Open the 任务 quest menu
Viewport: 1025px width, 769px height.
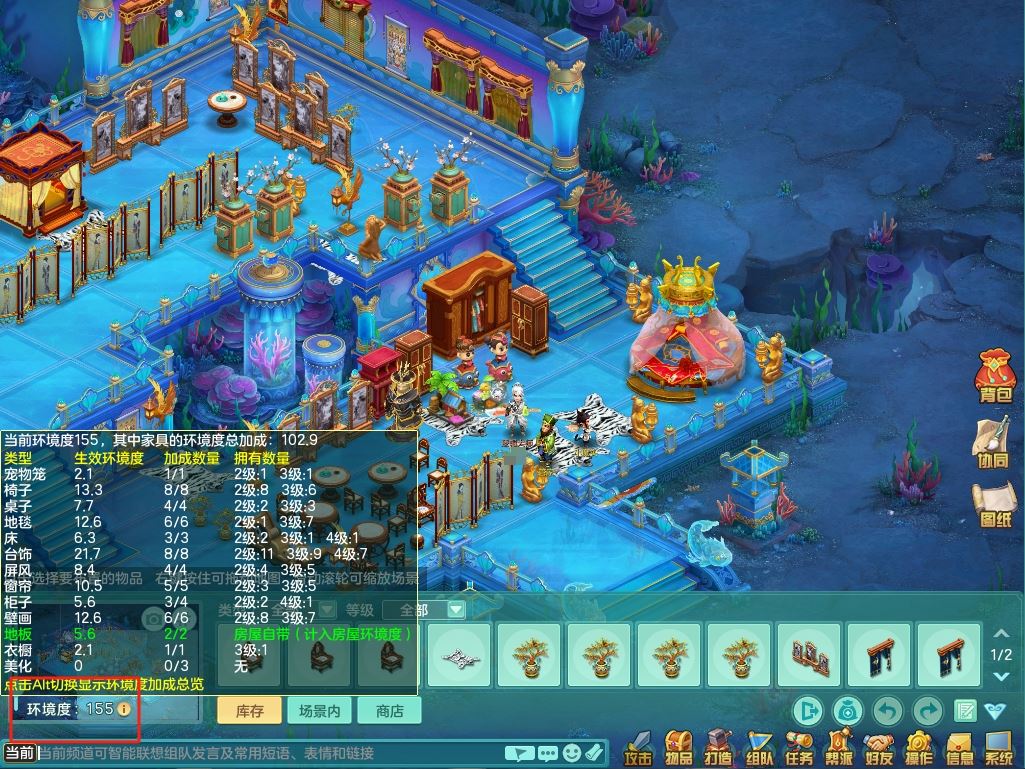click(799, 747)
